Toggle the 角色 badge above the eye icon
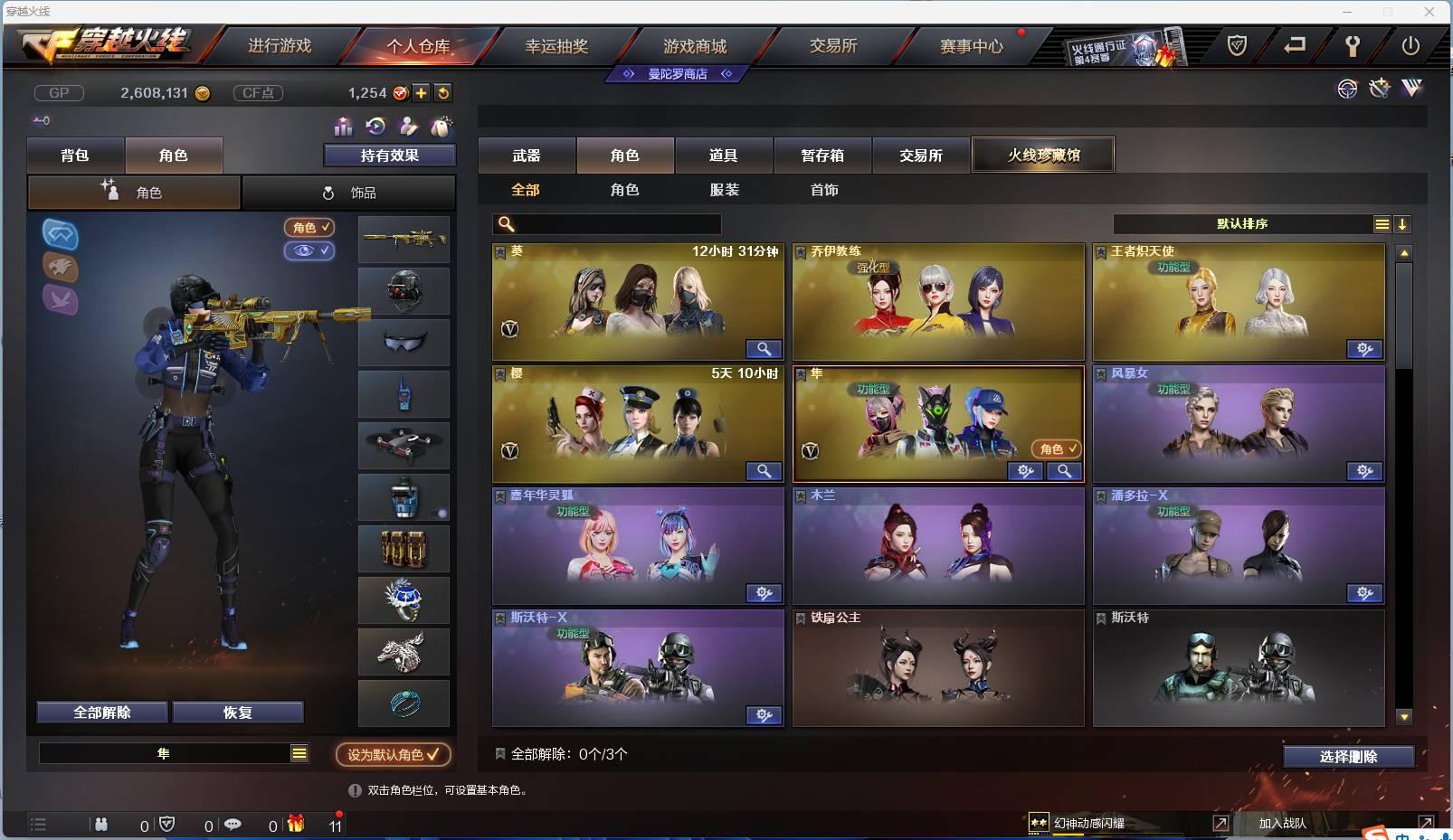The width and height of the screenshot is (1453, 840). click(x=309, y=228)
